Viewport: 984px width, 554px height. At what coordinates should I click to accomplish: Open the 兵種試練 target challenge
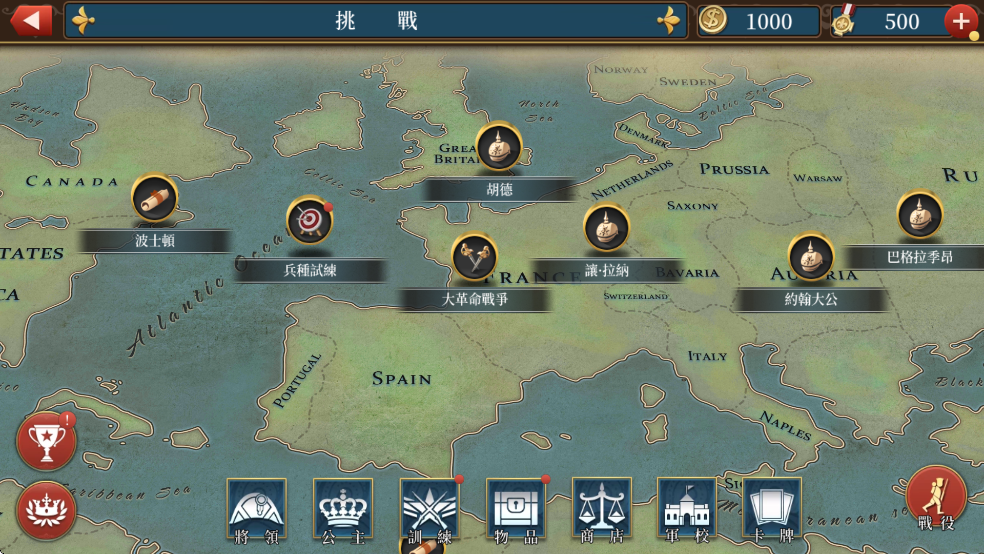click(310, 220)
